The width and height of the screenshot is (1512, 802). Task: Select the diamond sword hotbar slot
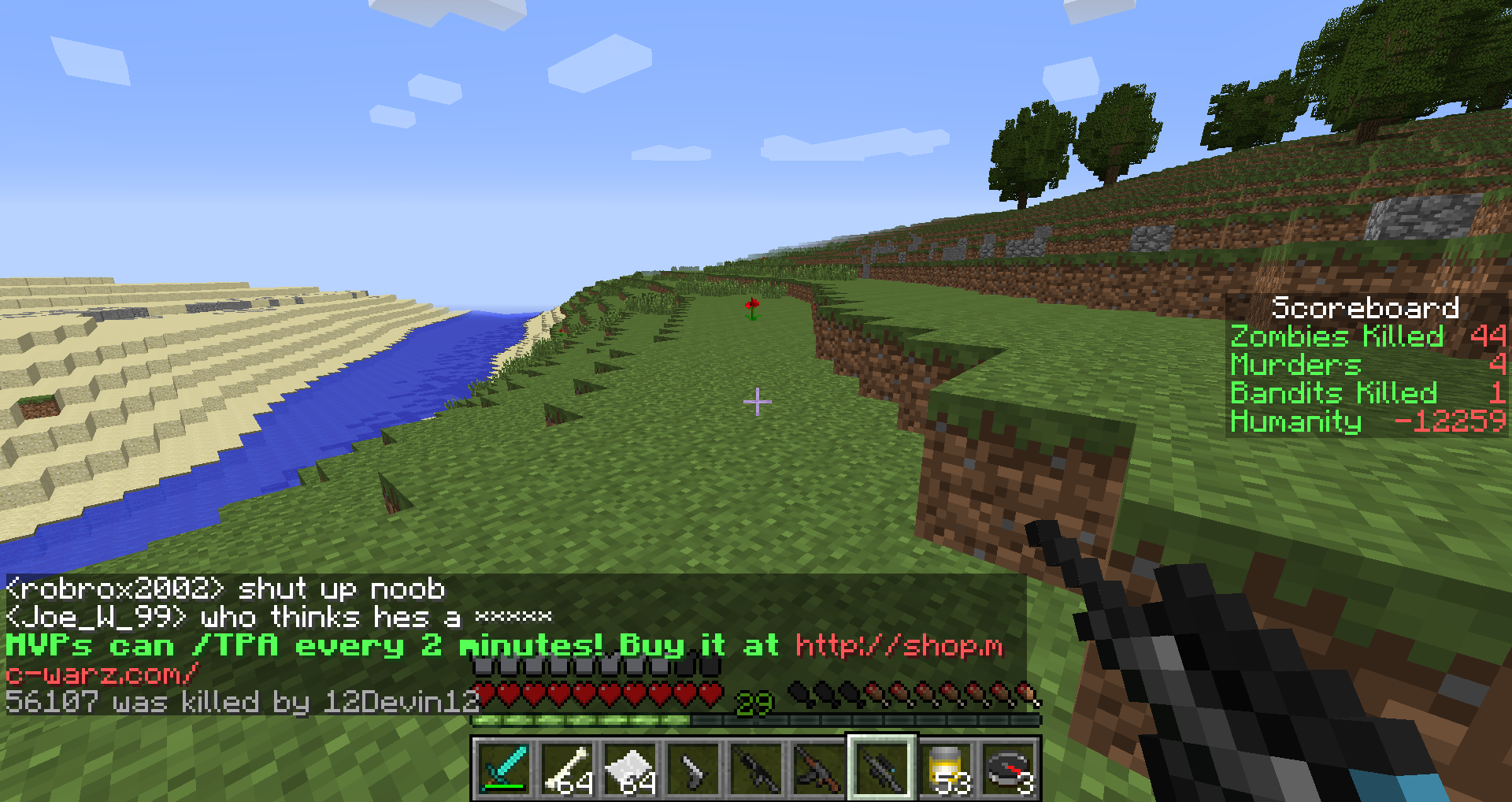click(504, 768)
